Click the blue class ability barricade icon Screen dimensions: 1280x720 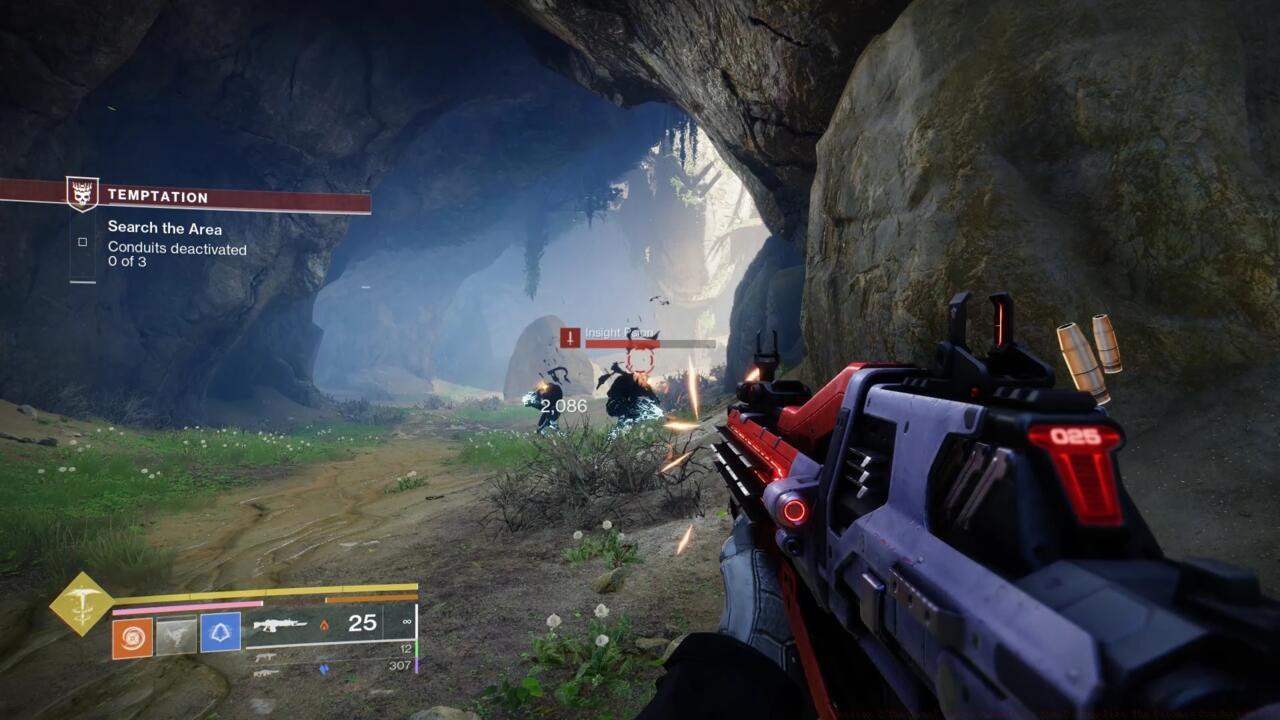[x=219, y=634]
